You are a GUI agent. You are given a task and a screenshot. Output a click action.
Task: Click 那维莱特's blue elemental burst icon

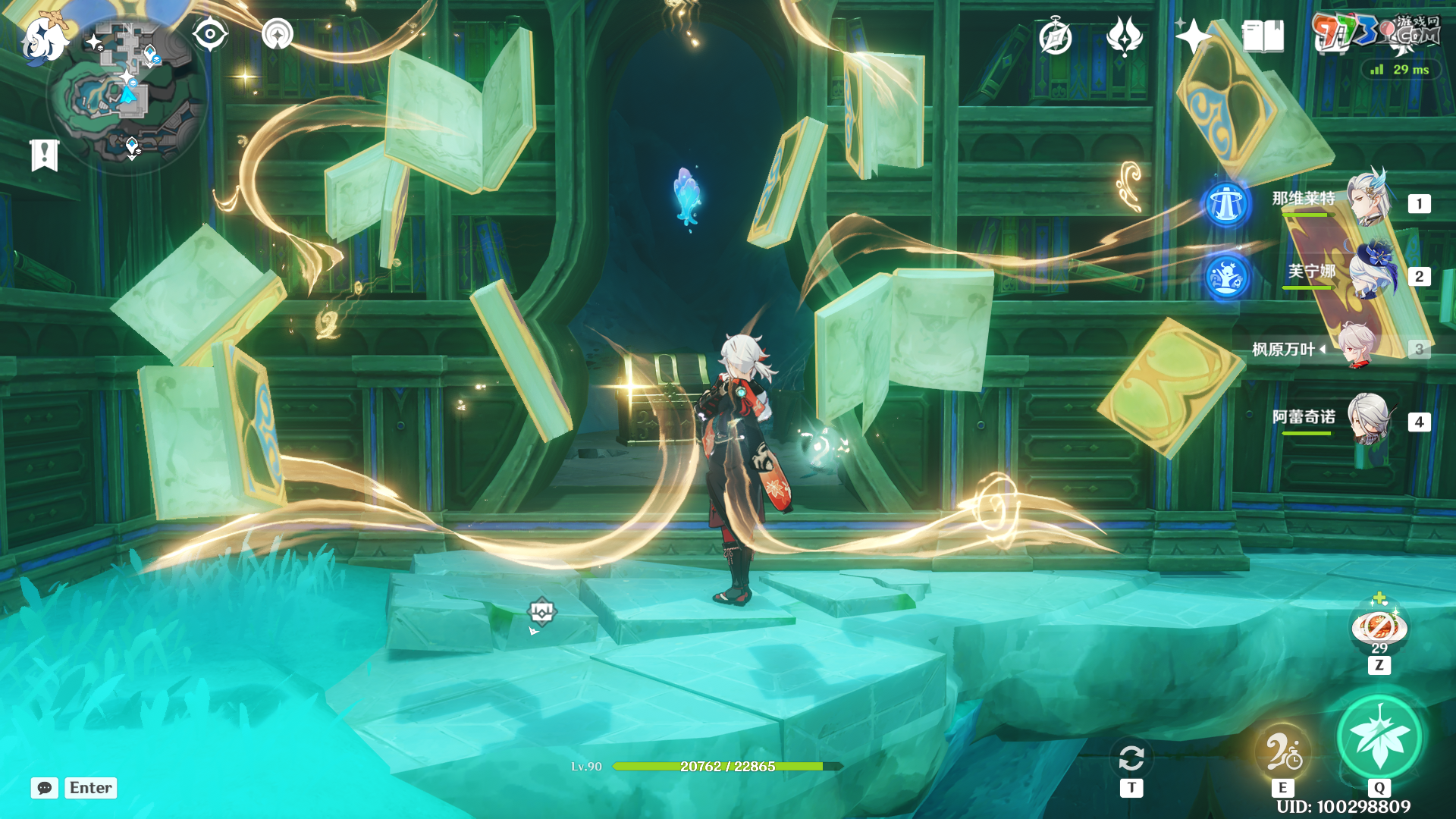[x=1226, y=204]
